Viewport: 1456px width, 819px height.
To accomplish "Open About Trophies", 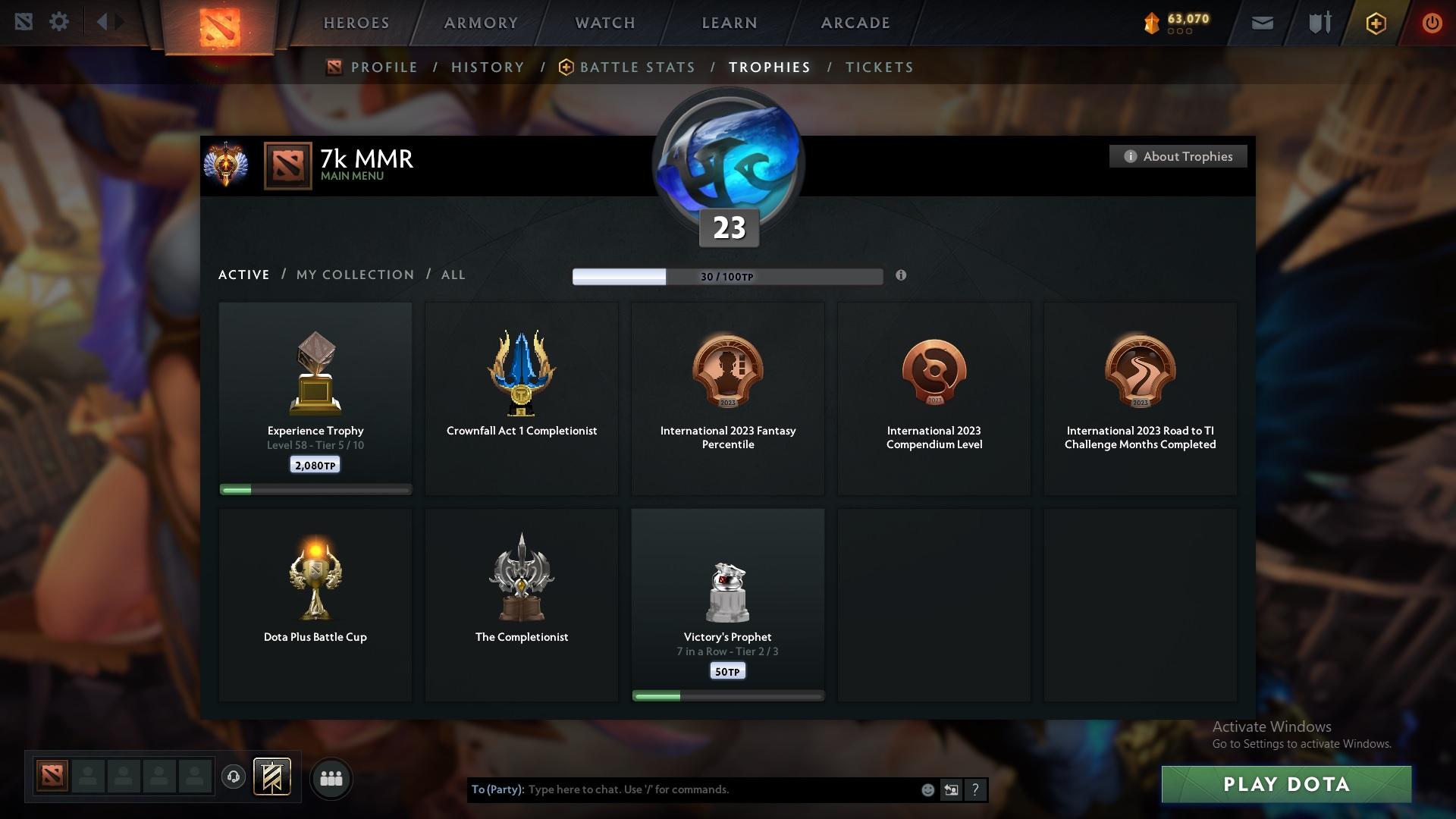I will click(x=1178, y=156).
